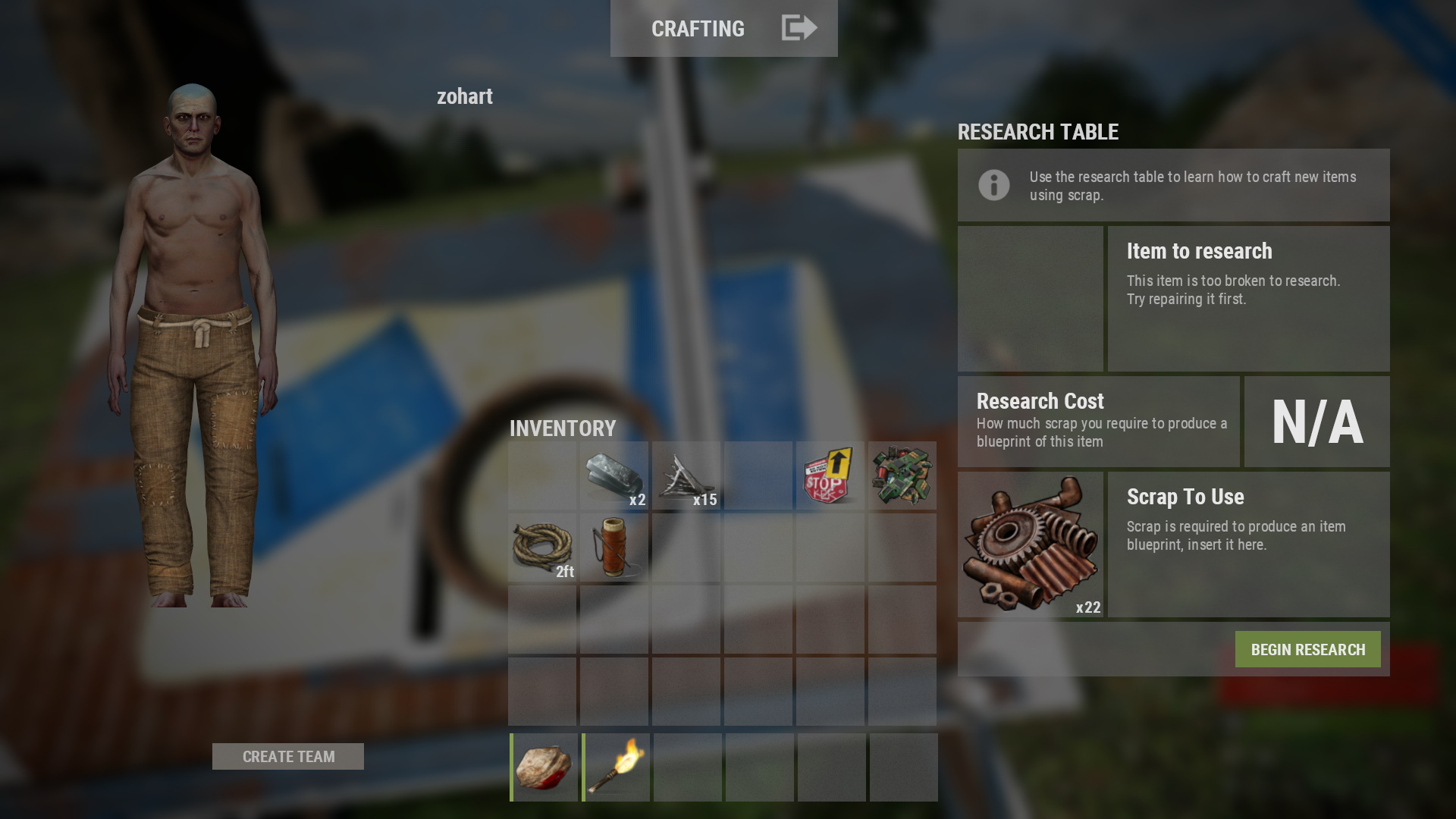Select the metal fragments stack
1456x819 pixels.
click(614, 476)
